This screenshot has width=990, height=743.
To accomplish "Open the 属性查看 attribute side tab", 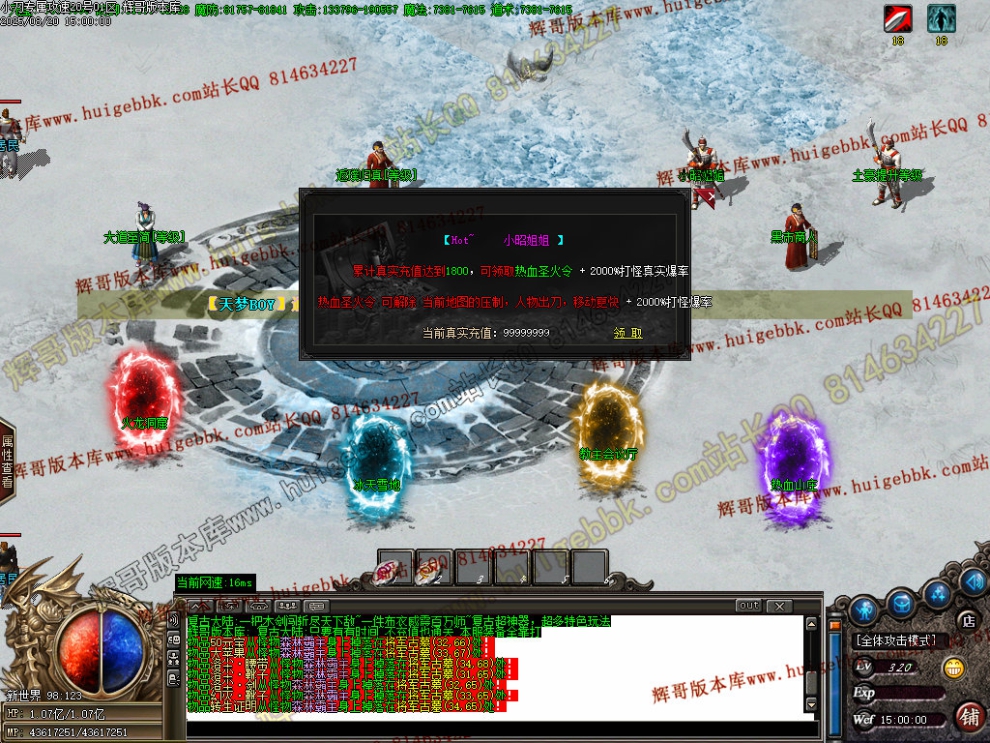I will (7, 460).
